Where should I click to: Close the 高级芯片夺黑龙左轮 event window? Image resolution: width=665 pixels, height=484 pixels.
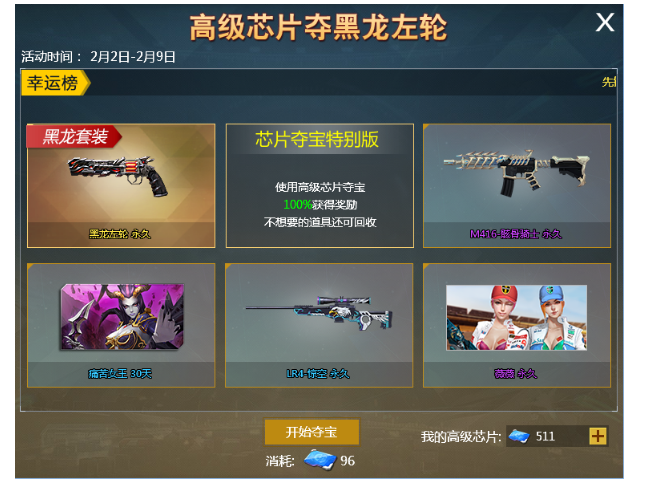(605, 23)
